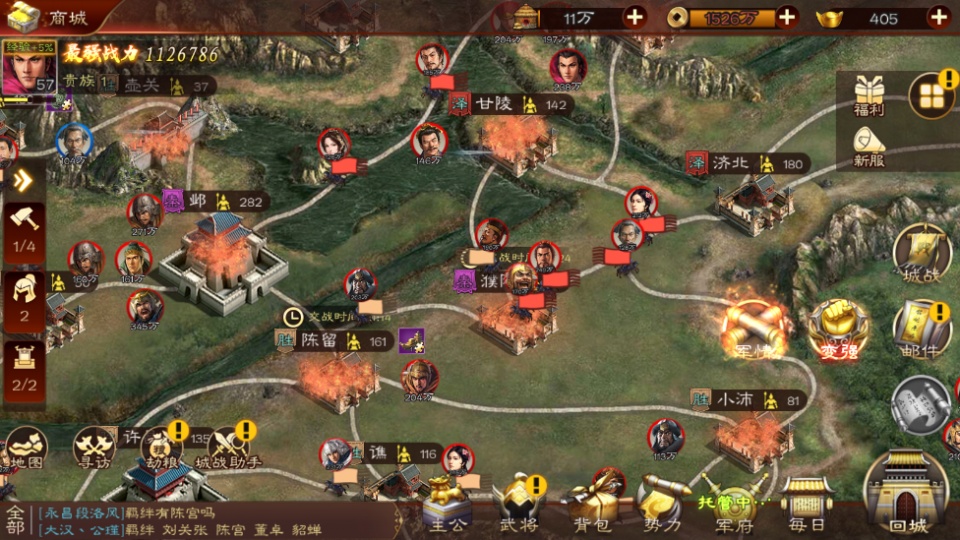
Task: Buy gold ingots with the plus button
Action: tap(938, 17)
